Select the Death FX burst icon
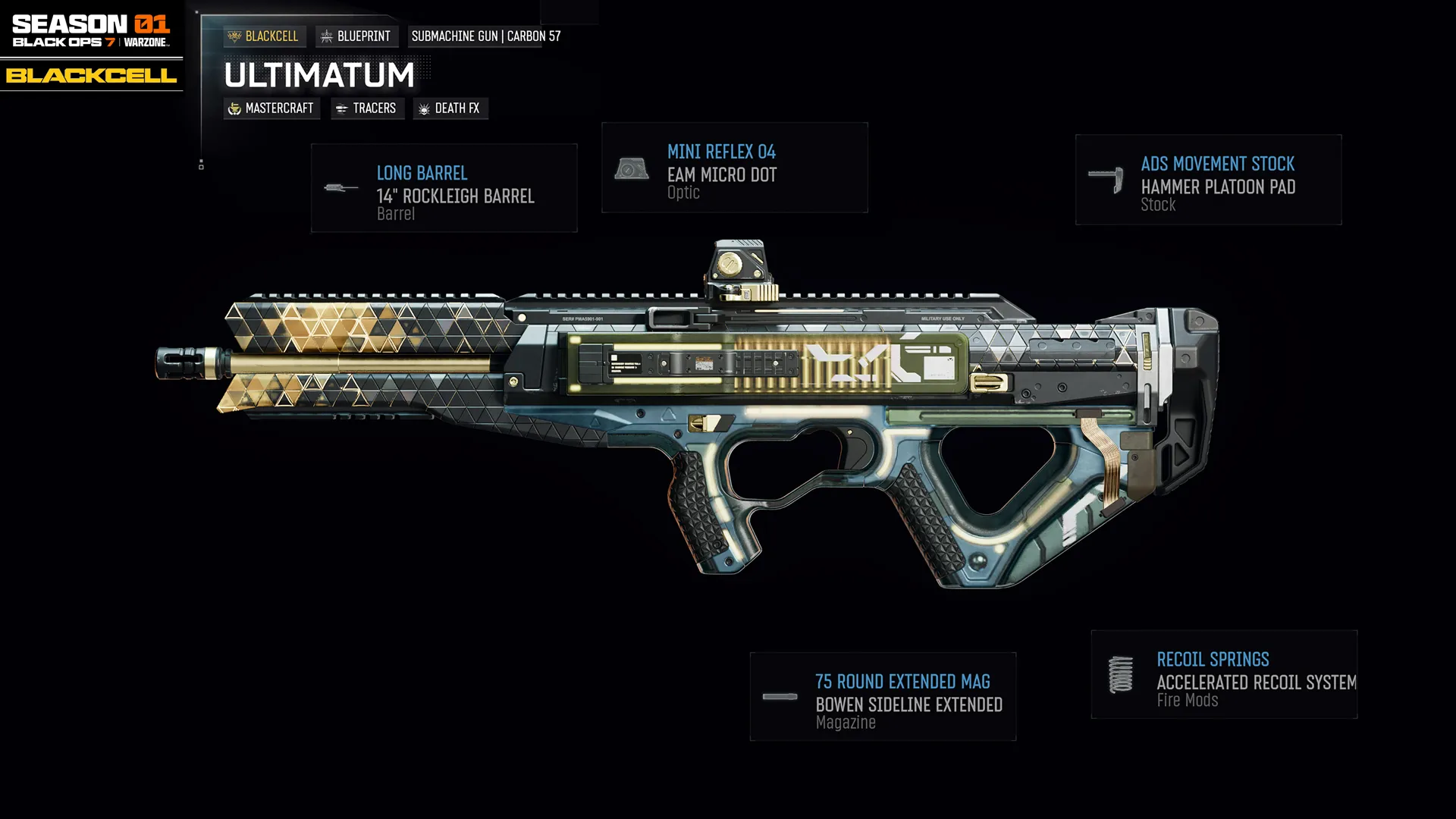This screenshot has height=819, width=1456. tap(422, 108)
